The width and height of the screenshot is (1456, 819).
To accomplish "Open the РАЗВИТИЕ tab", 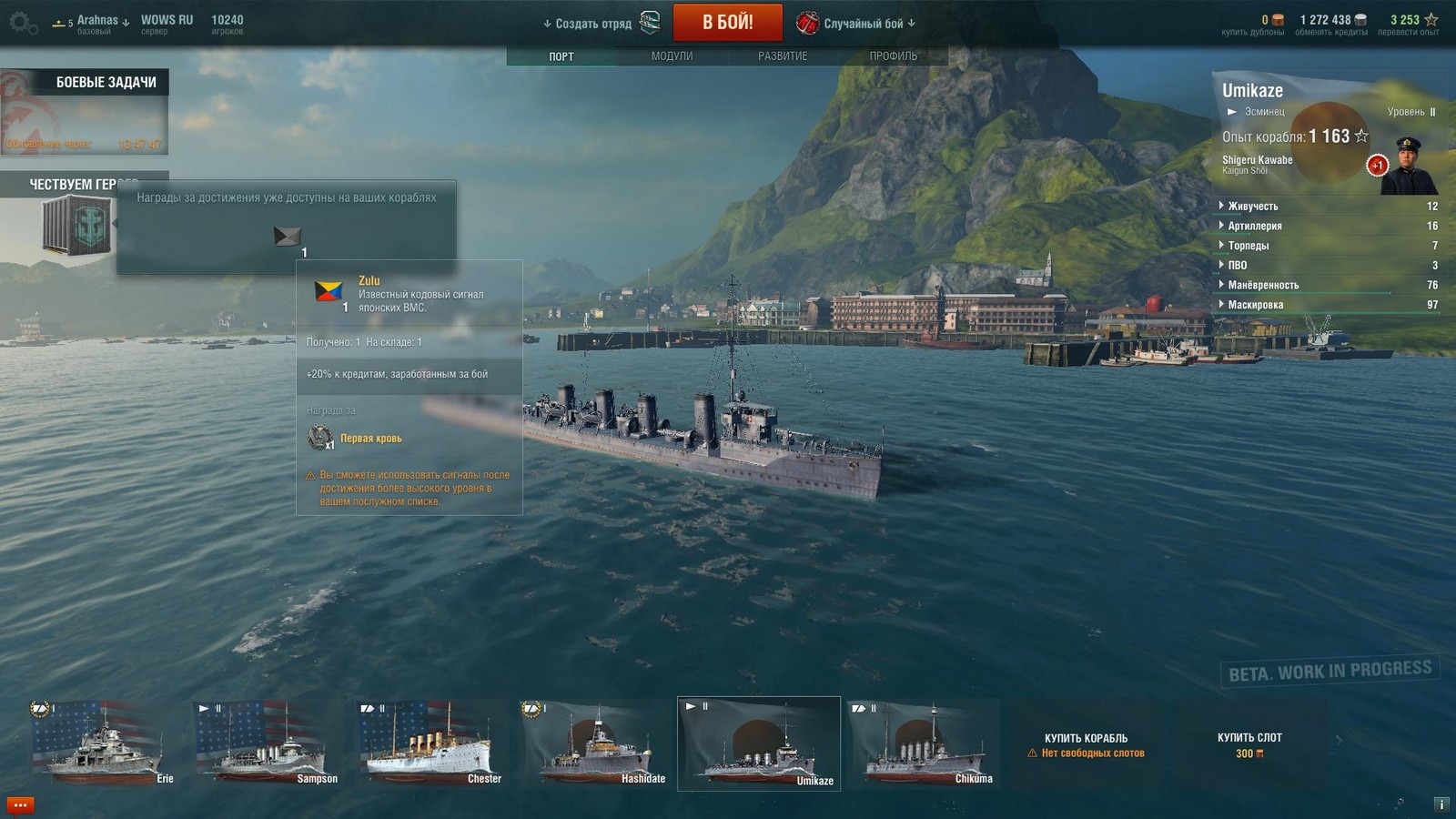I will coord(783,56).
